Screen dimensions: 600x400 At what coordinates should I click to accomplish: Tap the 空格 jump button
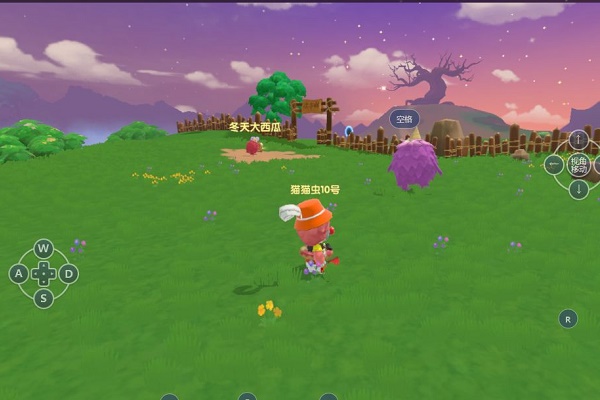[403, 119]
